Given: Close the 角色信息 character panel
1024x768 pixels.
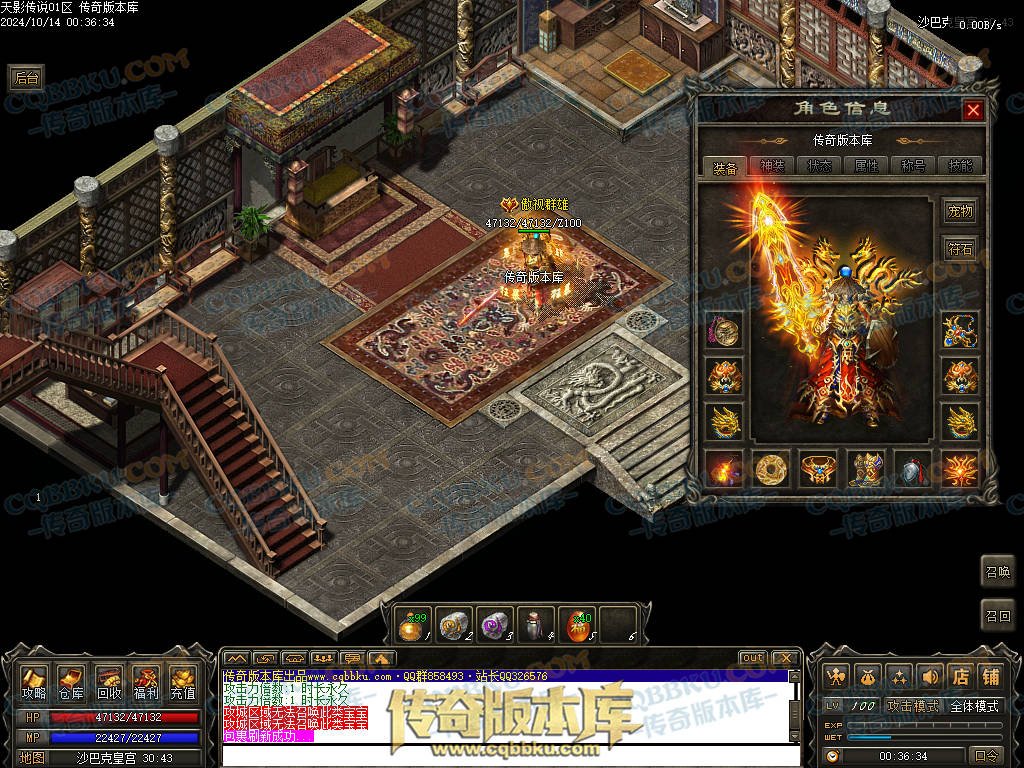Looking at the screenshot, I should (972, 110).
